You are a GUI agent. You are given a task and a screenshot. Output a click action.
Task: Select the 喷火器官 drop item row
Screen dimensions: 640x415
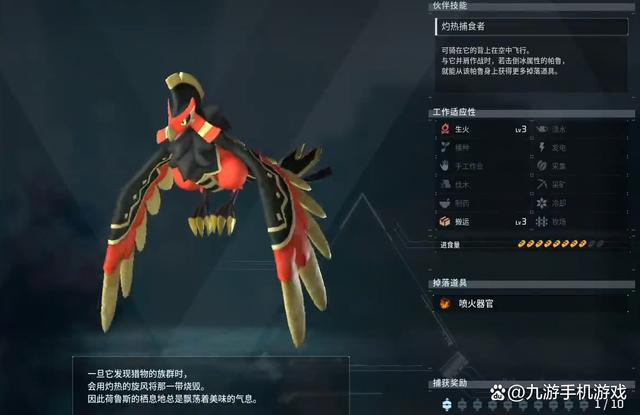[x=532, y=303]
